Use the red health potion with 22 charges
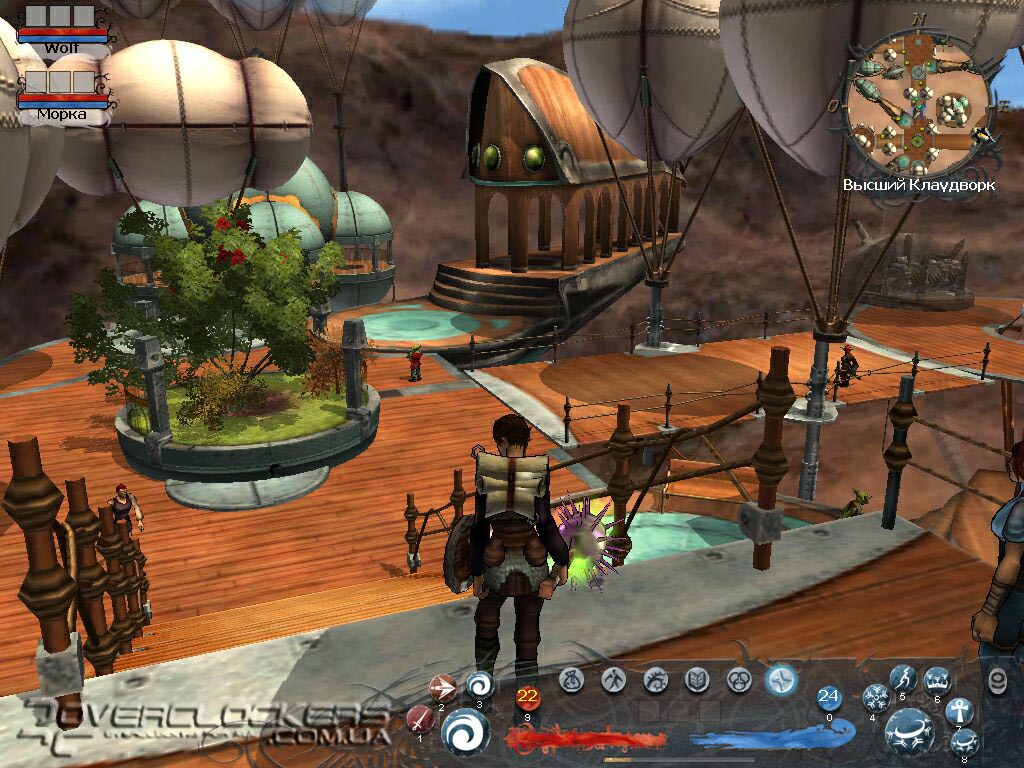This screenshot has width=1024, height=768. [527, 699]
